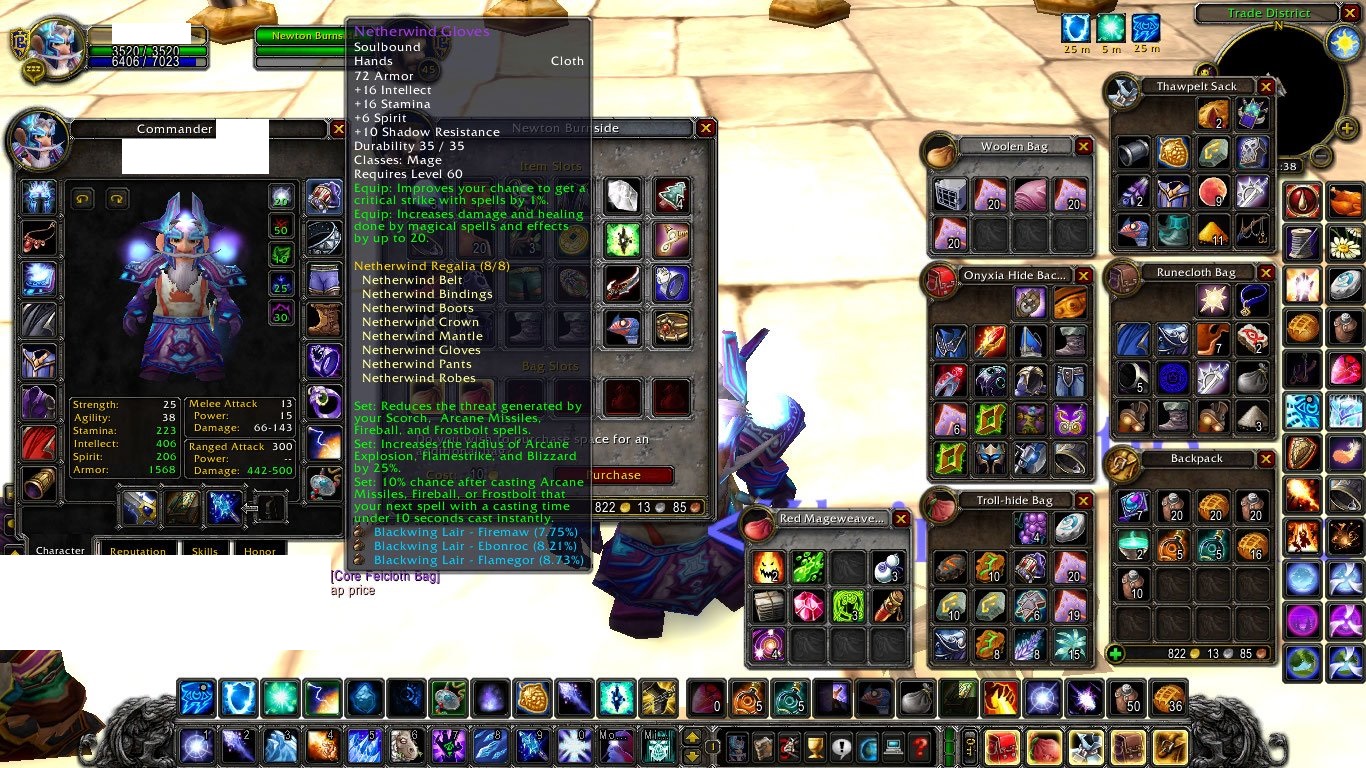Open the leftmost red bag on the bag bar
Viewport: 1366px width, 768px height.
pos(1002,748)
